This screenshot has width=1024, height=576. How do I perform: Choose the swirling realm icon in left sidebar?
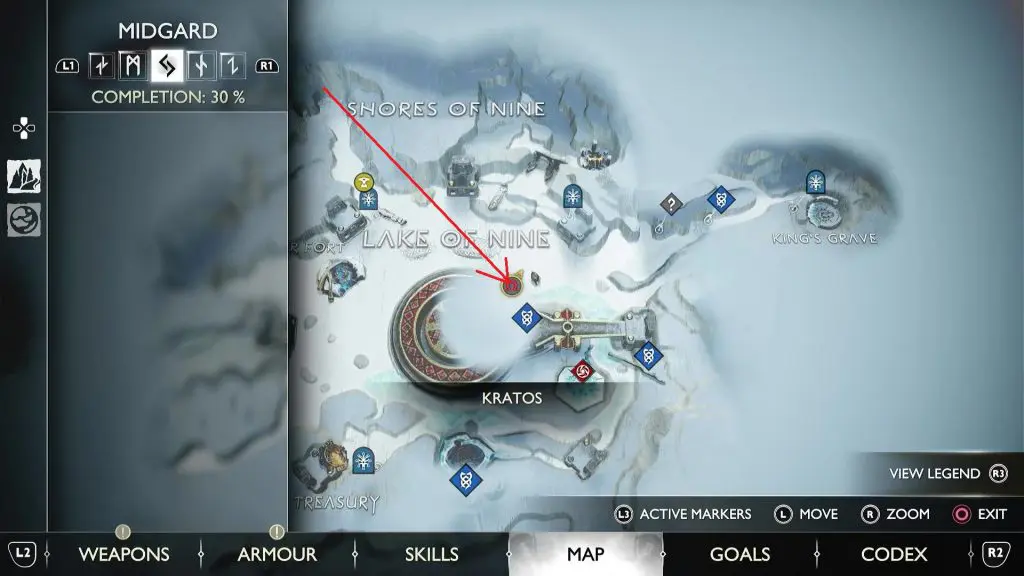tap(24, 220)
